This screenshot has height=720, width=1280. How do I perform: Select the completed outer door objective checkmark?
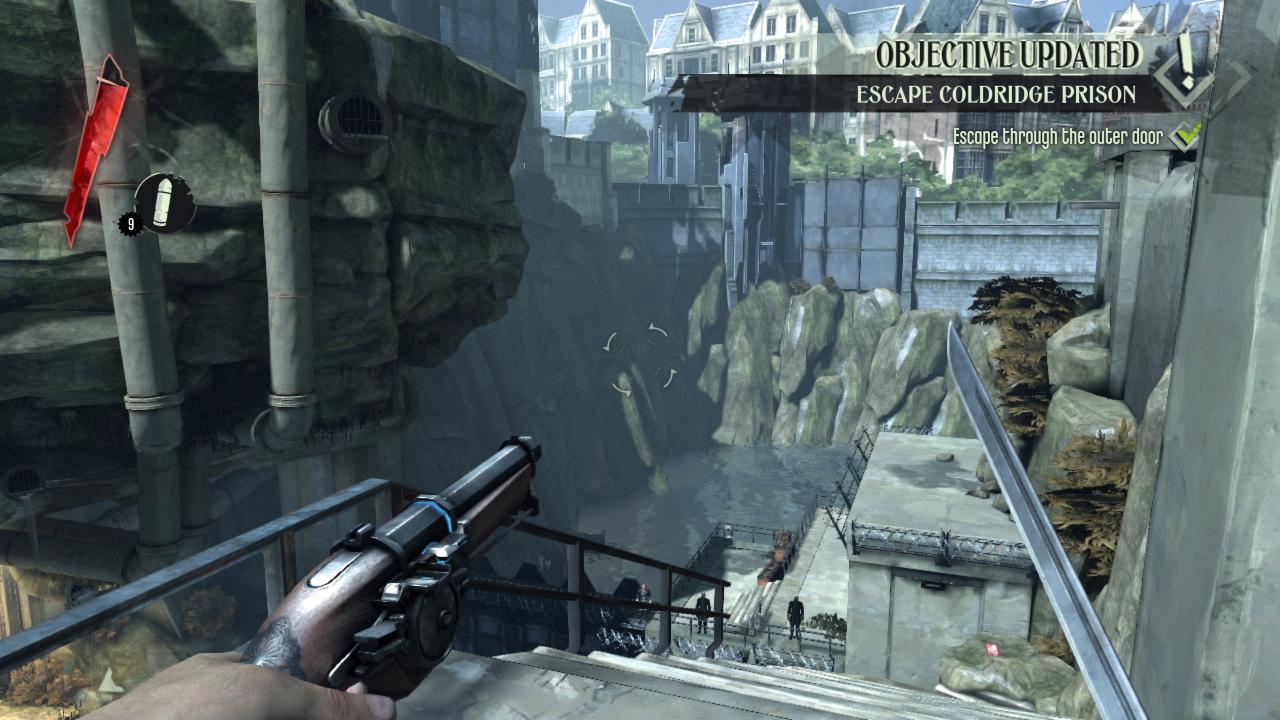(x=1185, y=135)
